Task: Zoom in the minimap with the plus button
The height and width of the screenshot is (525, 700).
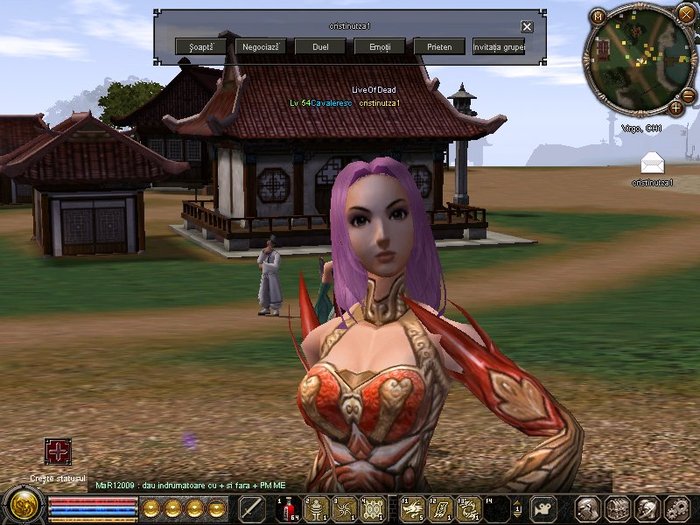Action: (x=676, y=106)
